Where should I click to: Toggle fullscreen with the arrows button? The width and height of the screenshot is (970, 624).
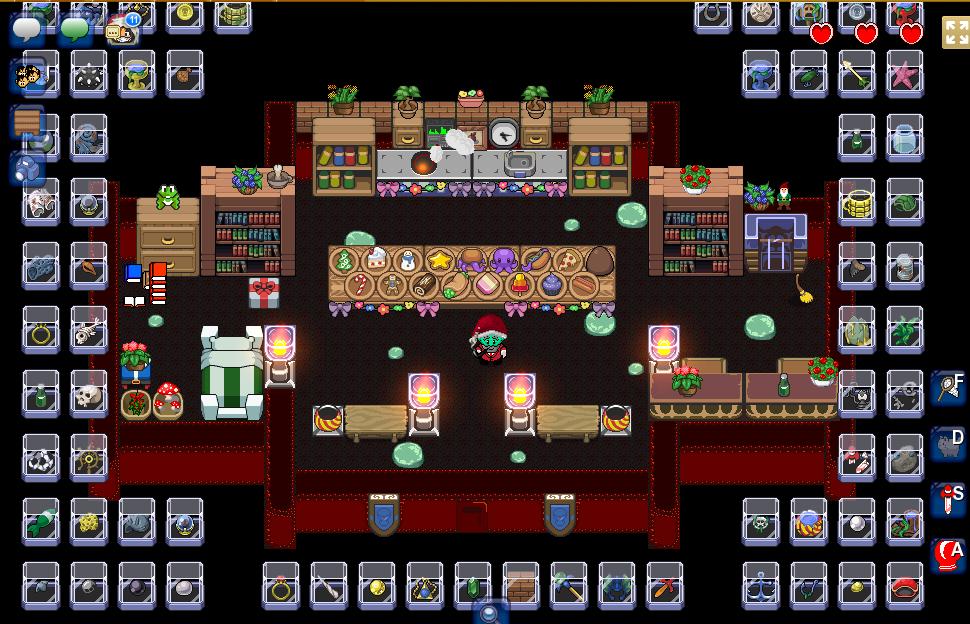pyautogui.click(x=955, y=32)
